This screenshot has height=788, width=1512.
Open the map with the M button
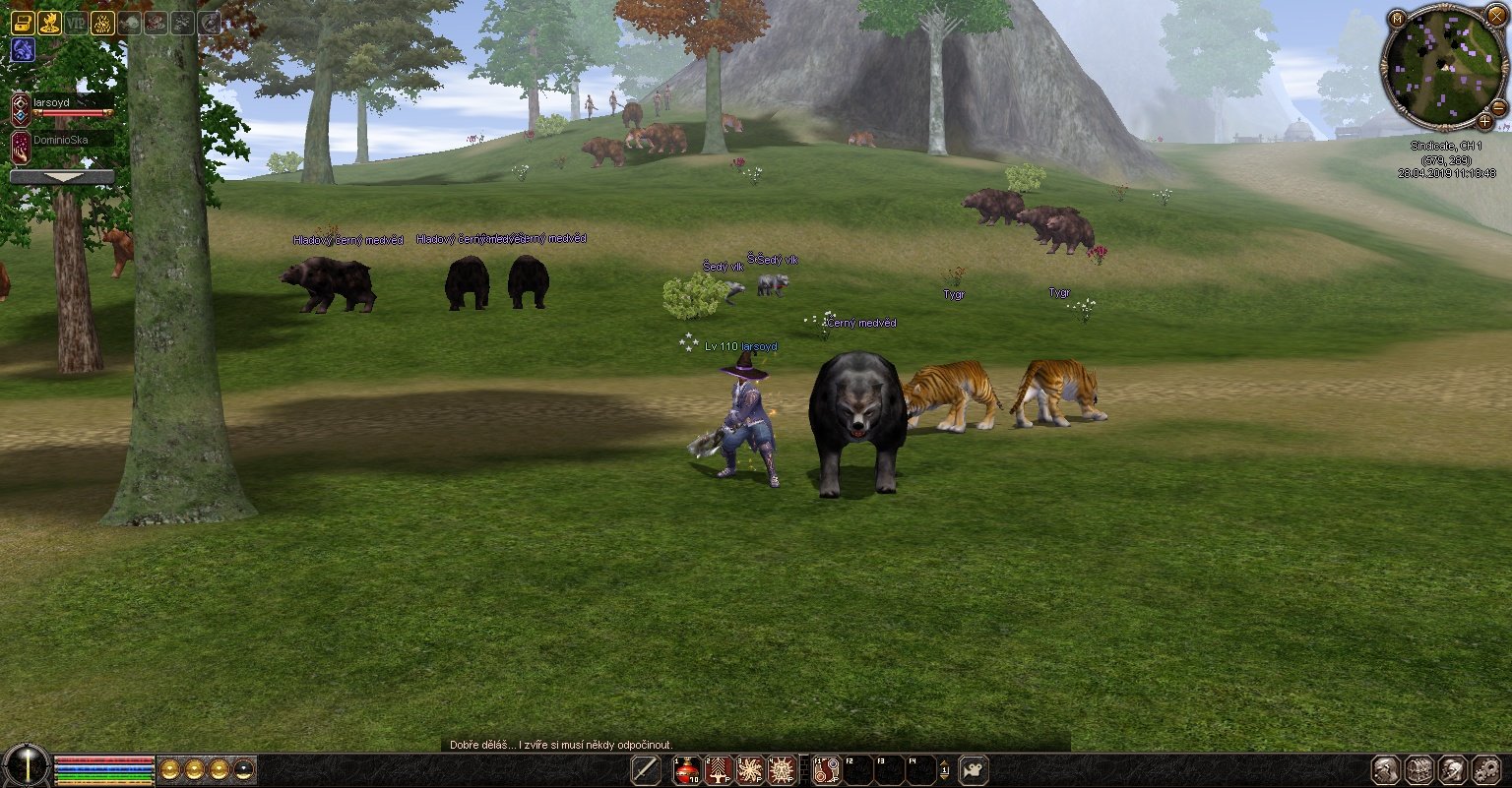1398,18
